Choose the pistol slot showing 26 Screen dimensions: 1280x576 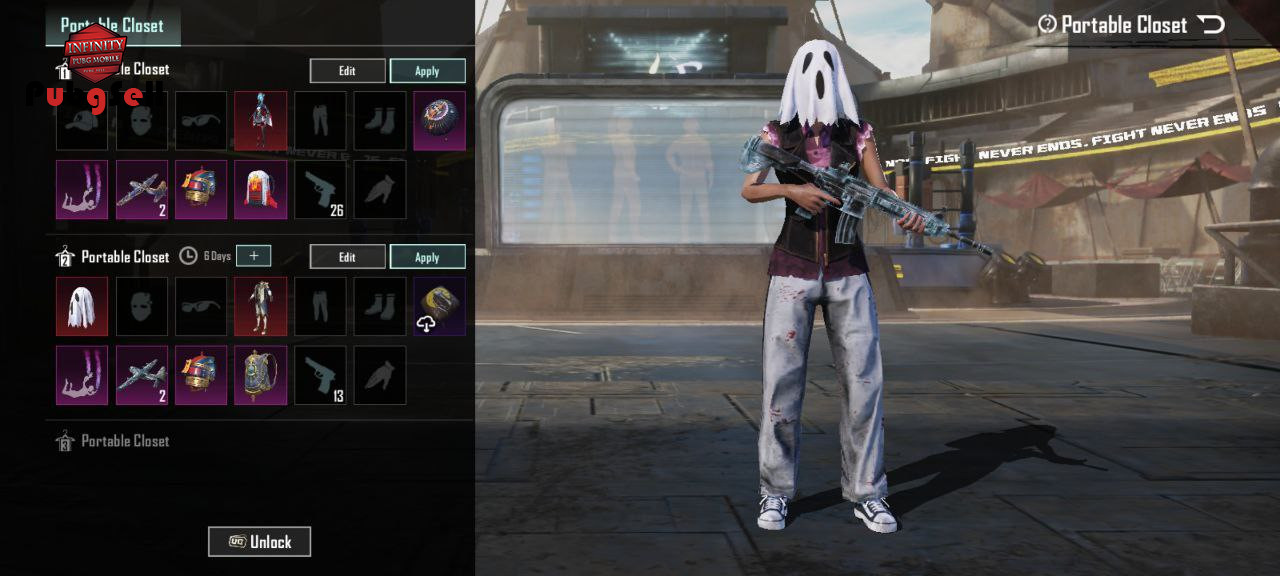320,190
